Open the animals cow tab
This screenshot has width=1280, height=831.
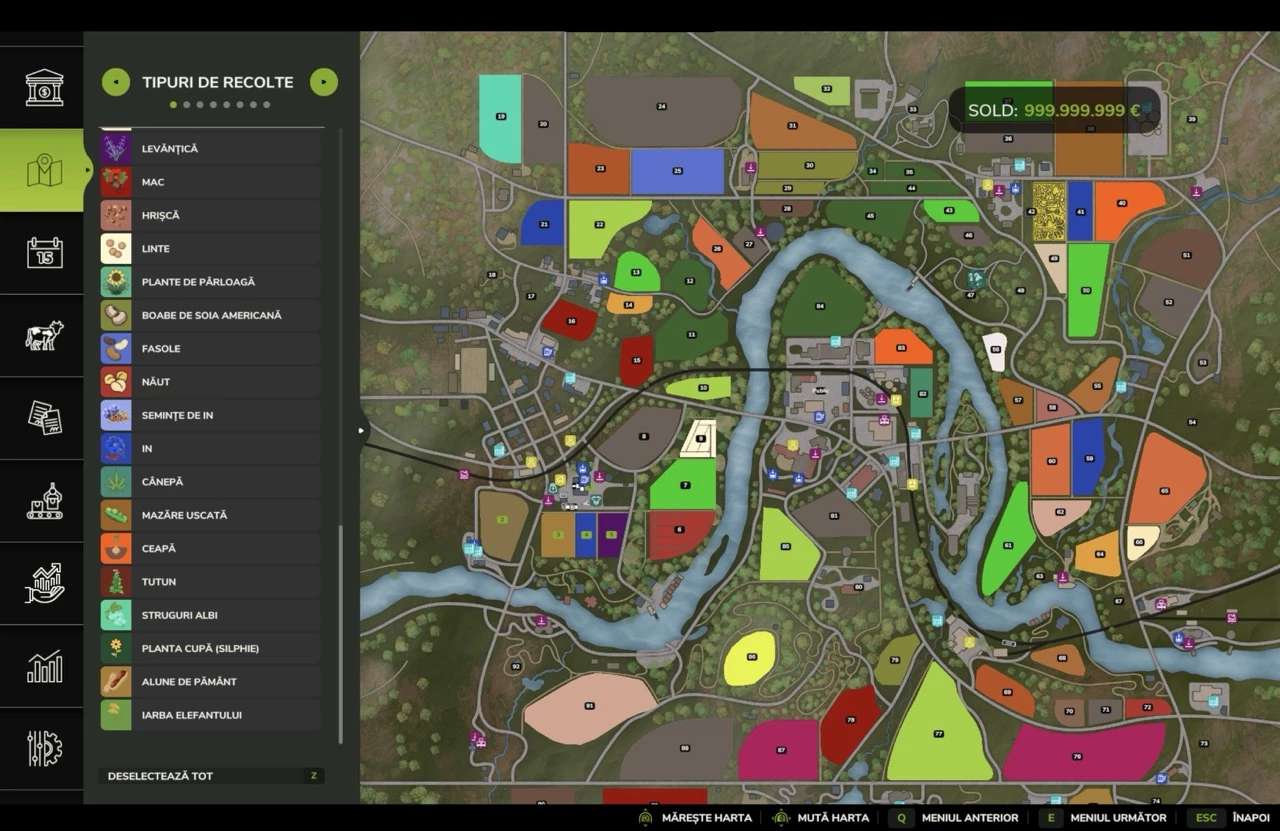click(44, 336)
